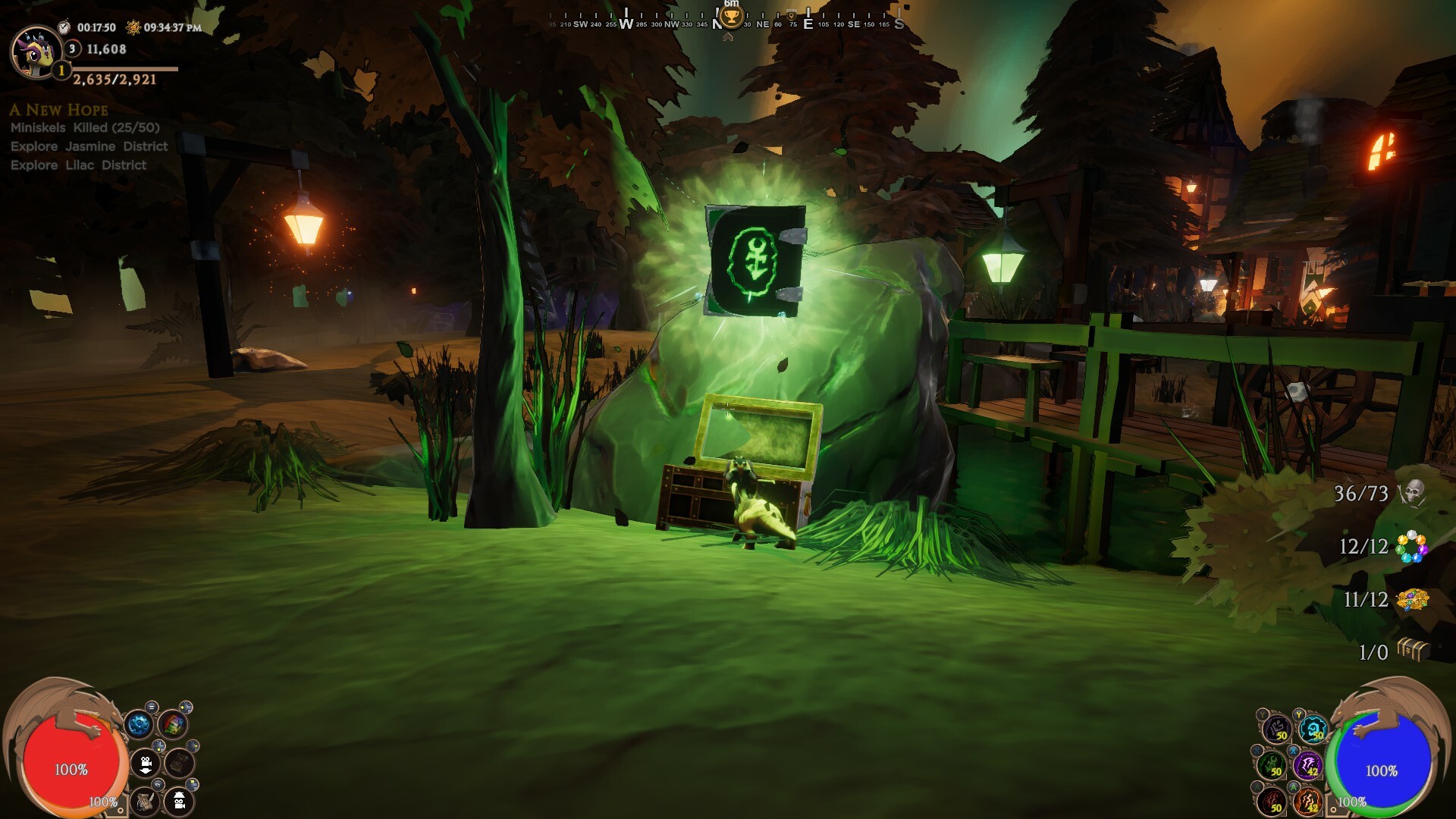
Task: Select the Explore Lilac District objective
Action: pyautogui.click(x=77, y=165)
